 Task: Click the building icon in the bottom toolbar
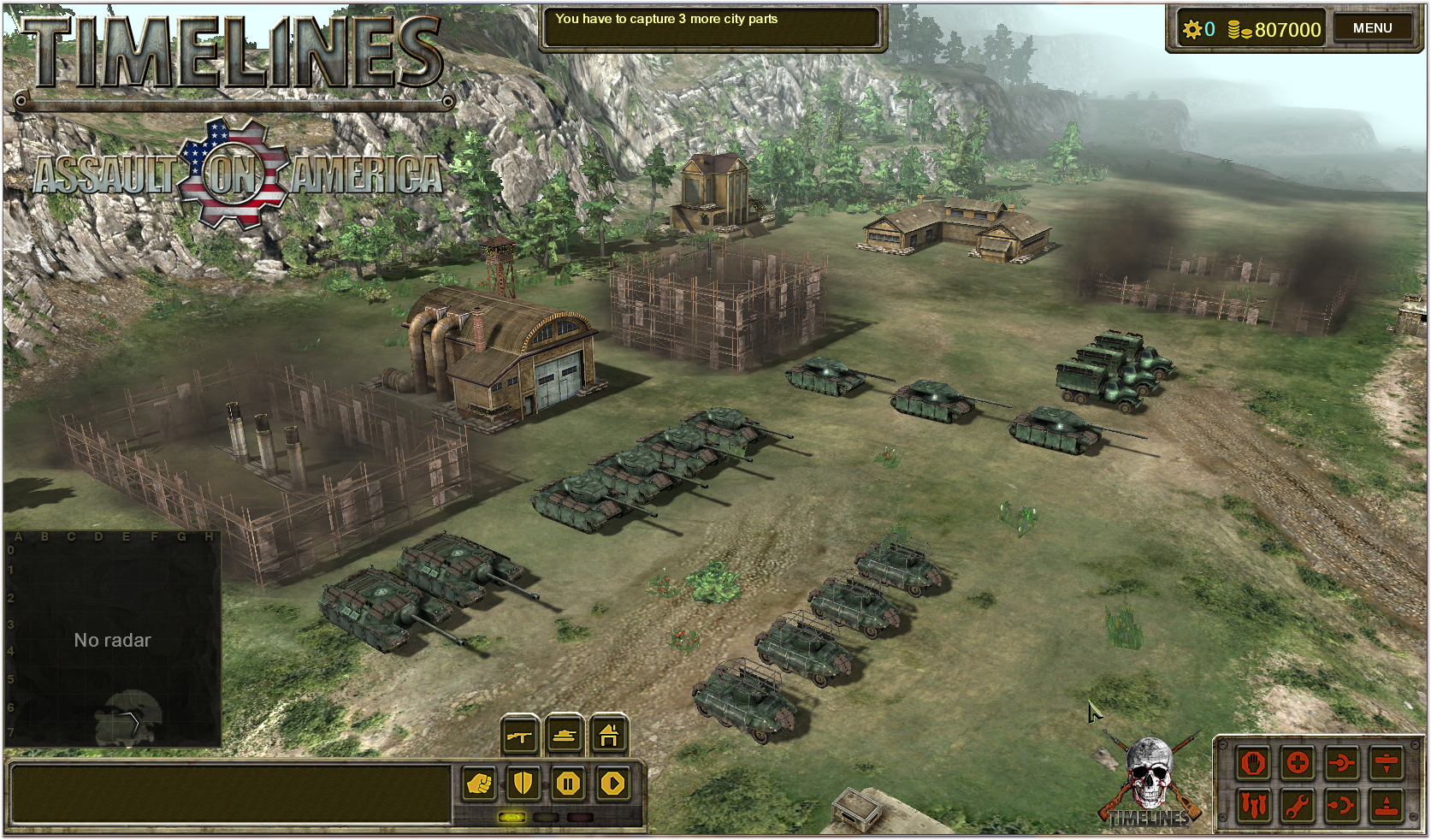(609, 736)
